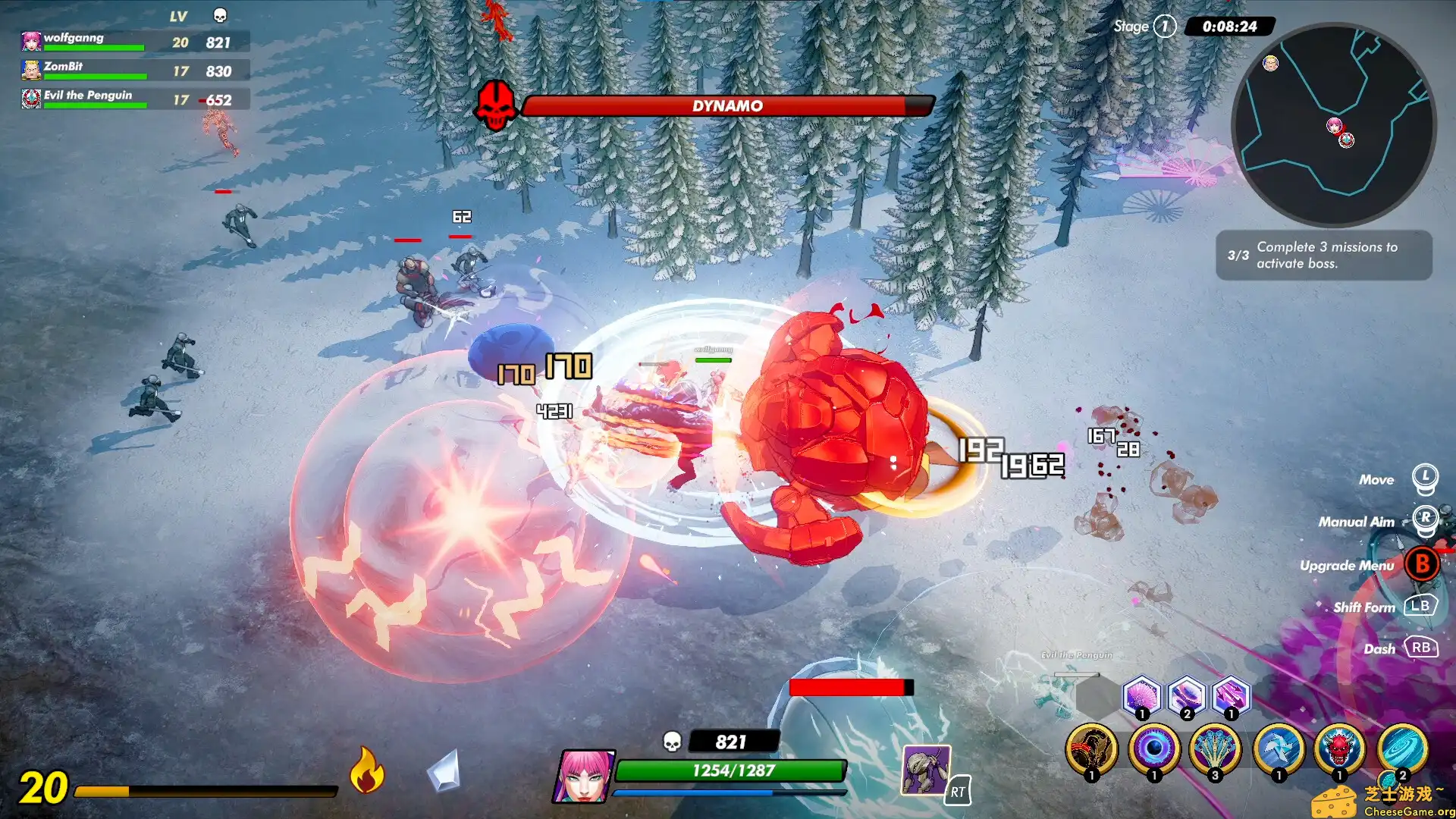Select wolfgang in the party list
Screen dimensions: 1456x819
[91, 41]
